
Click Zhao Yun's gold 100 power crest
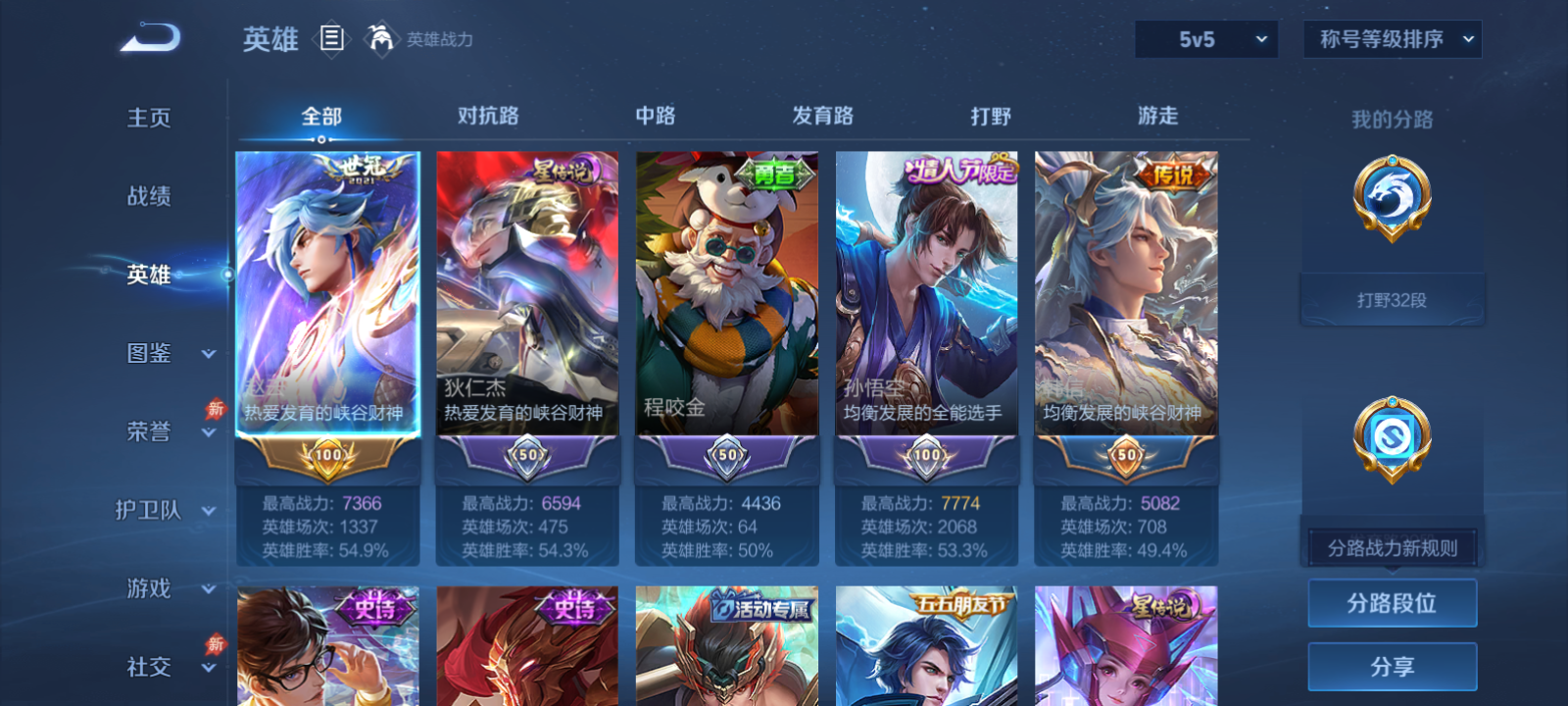tap(329, 456)
